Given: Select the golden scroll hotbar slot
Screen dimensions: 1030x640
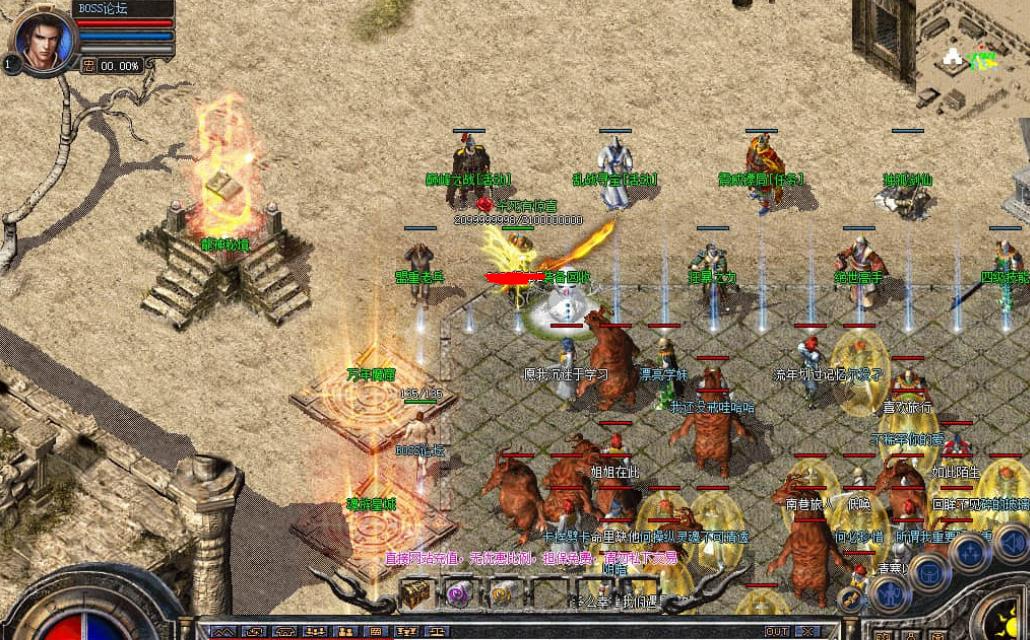Looking at the screenshot, I should click(501, 594).
